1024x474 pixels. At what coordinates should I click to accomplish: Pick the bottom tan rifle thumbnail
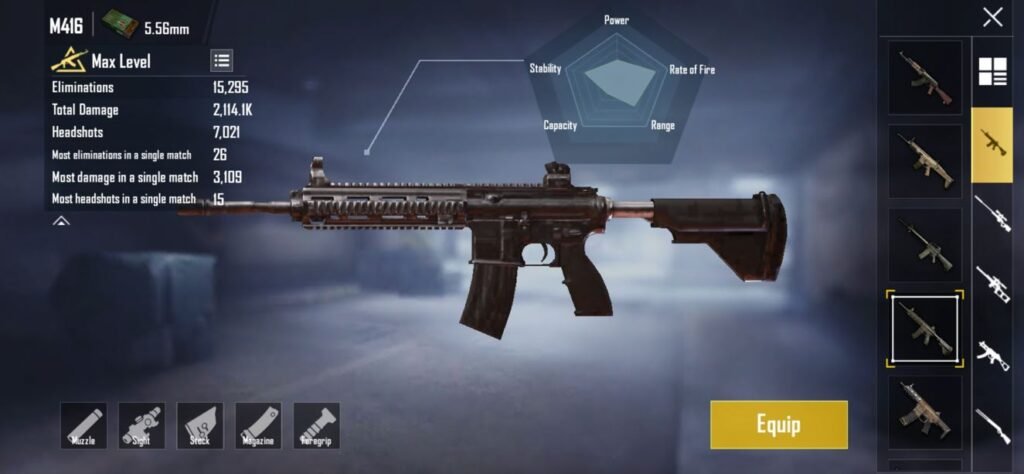click(924, 412)
